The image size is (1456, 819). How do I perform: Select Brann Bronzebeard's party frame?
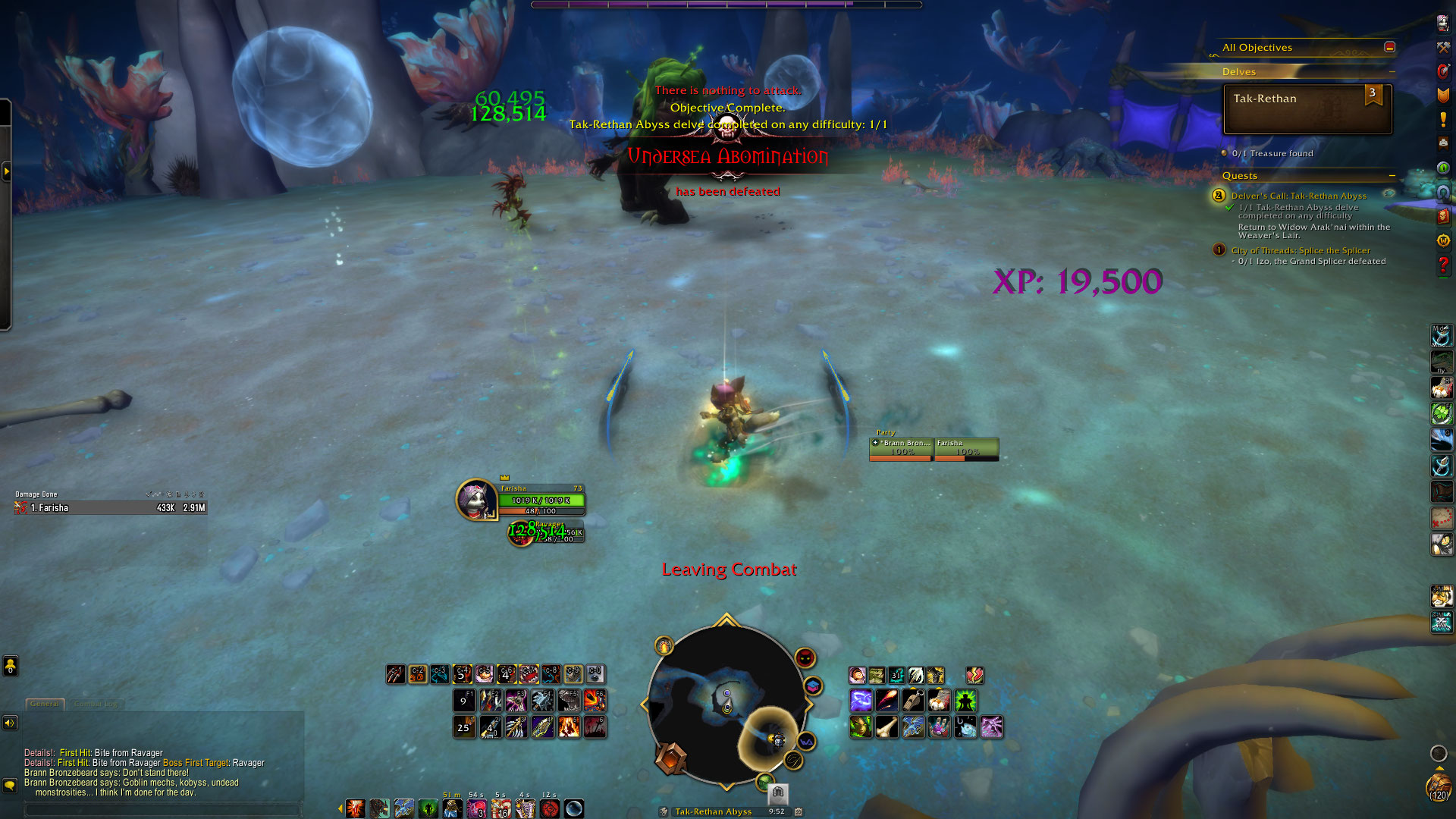pos(901,449)
